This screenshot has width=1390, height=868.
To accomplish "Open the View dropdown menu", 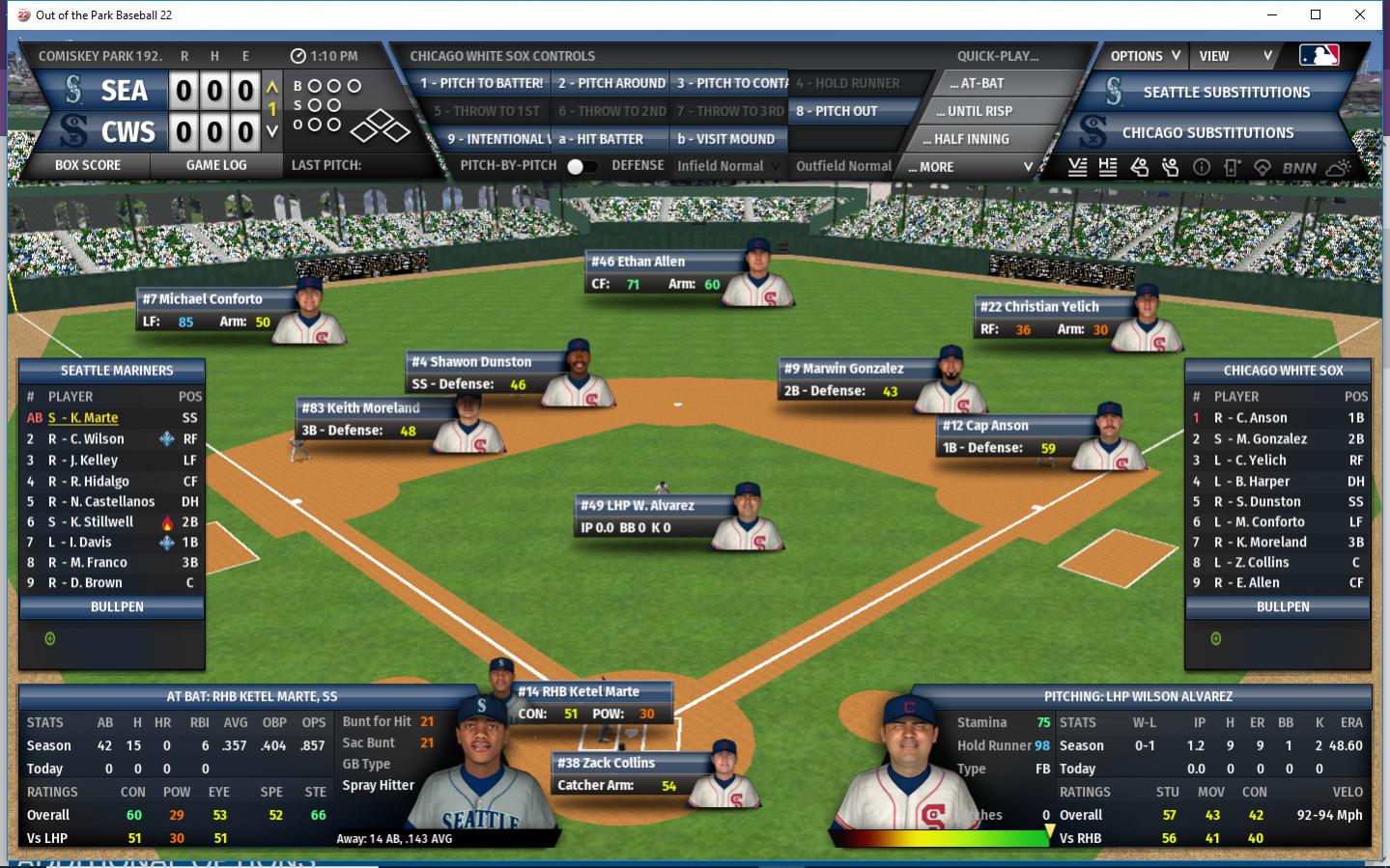I will click(x=1235, y=56).
